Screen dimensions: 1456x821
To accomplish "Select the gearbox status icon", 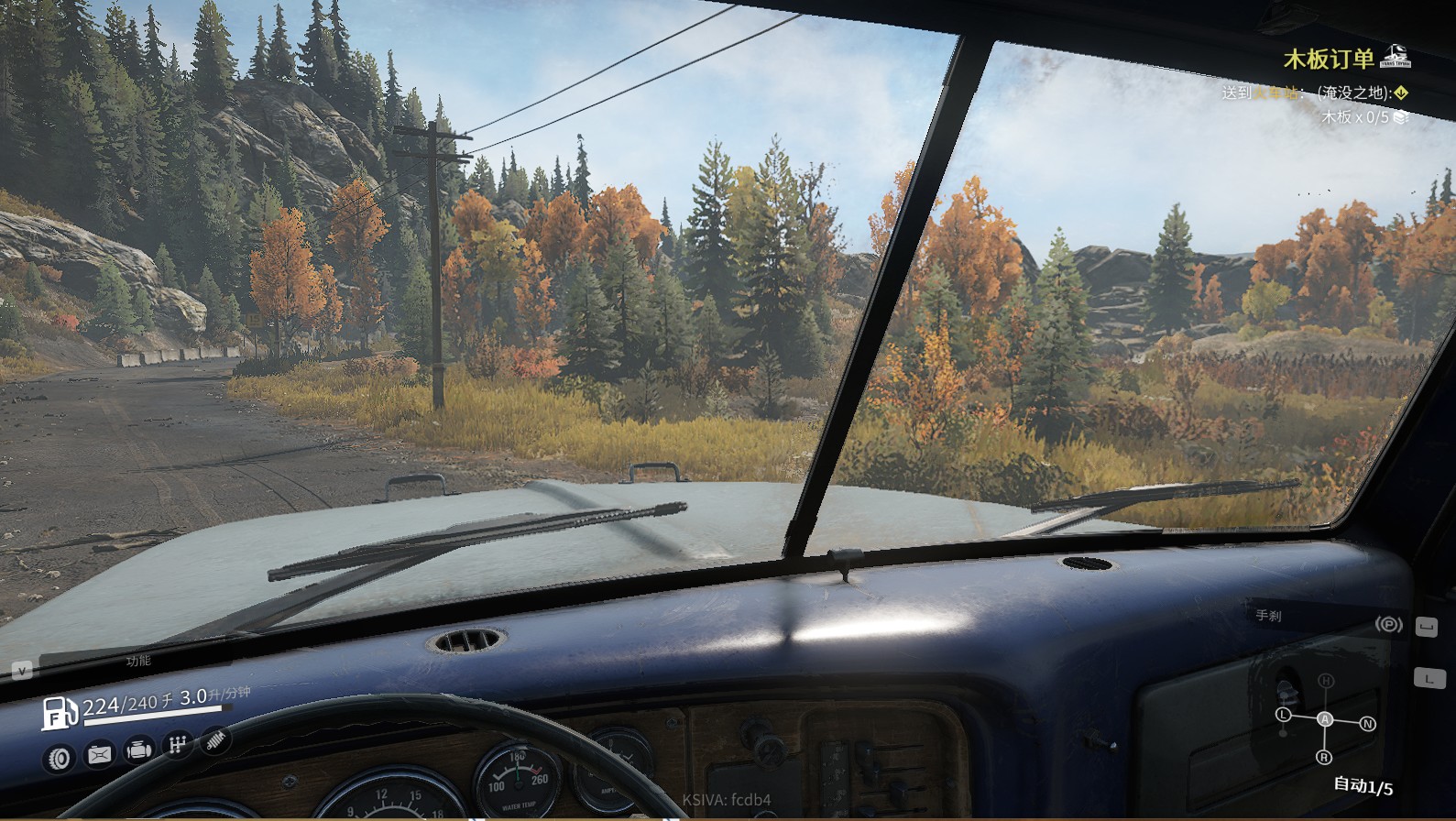I will pos(177,745).
